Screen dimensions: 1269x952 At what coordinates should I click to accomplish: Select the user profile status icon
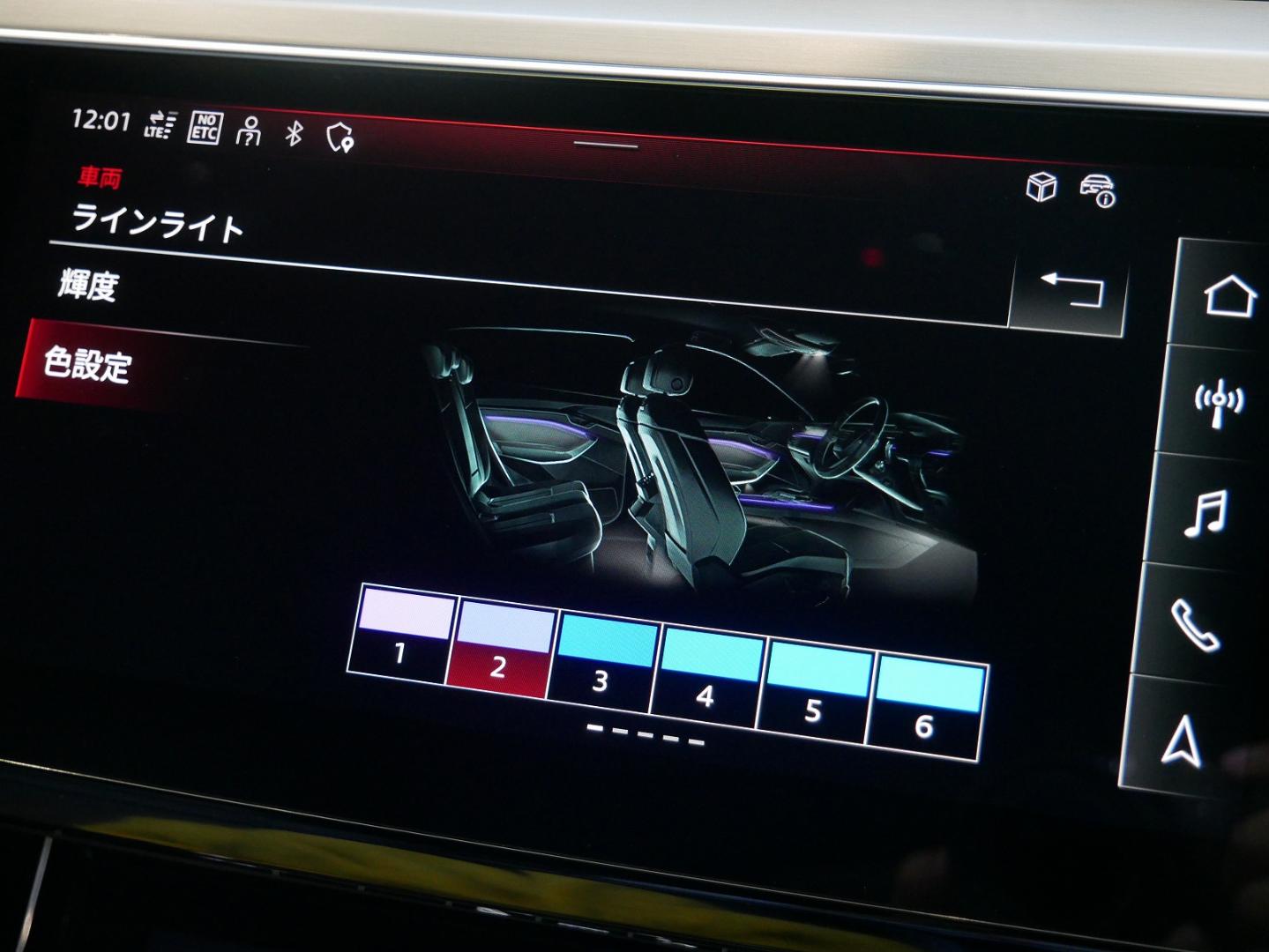point(250,129)
